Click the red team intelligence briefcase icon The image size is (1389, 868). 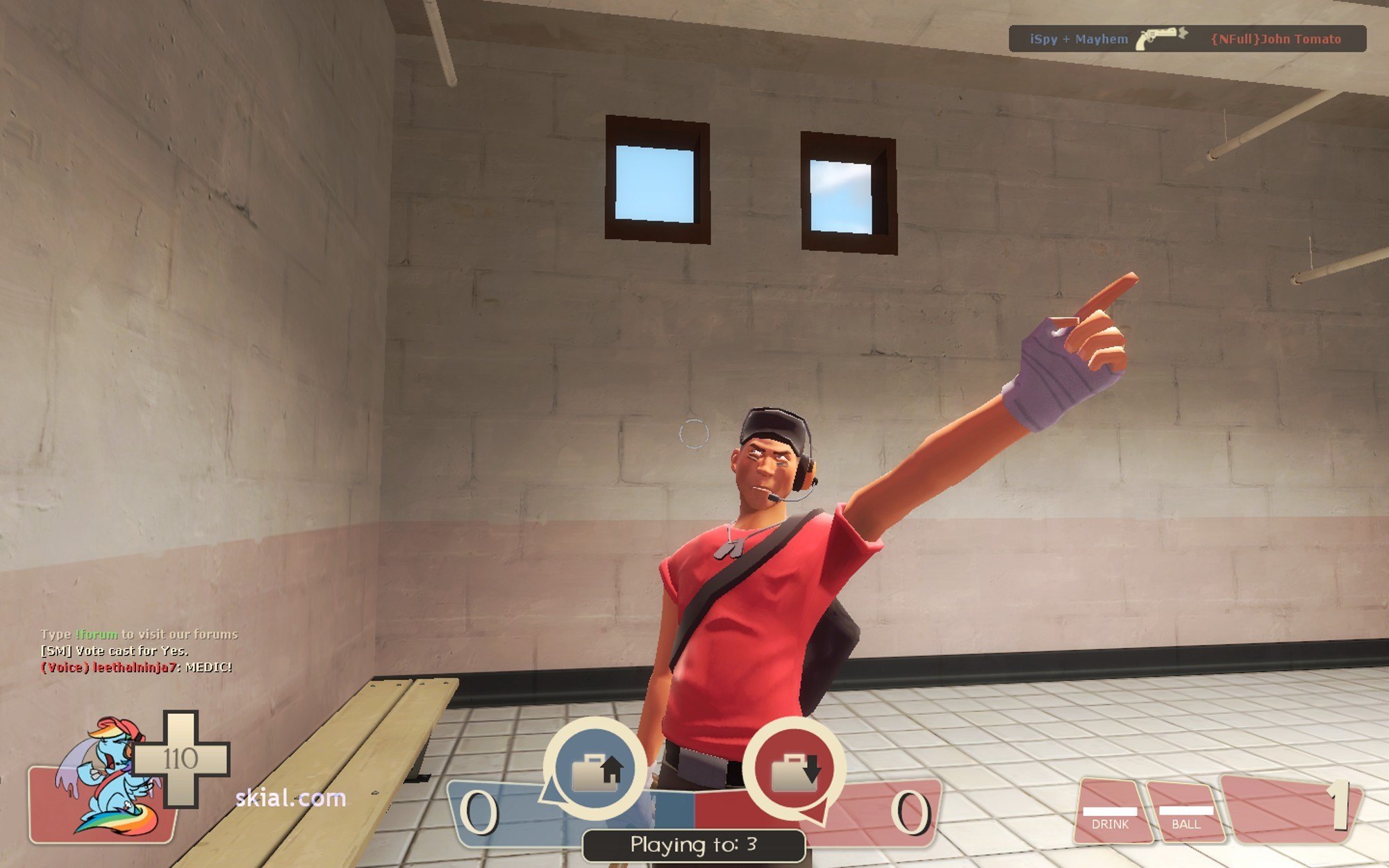(795, 769)
